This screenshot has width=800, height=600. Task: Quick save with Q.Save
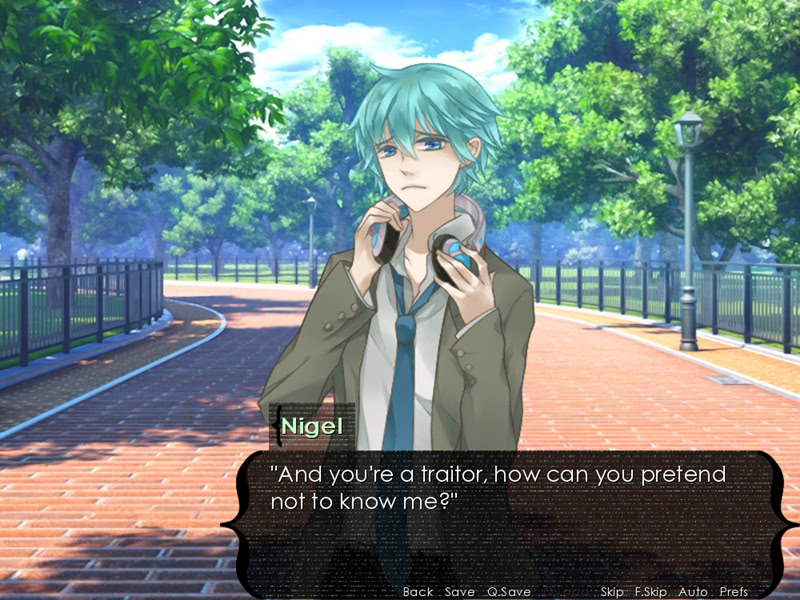coord(509,592)
